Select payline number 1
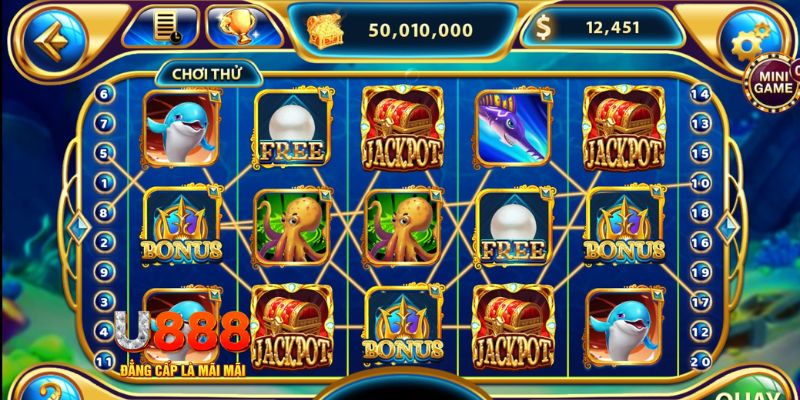The height and width of the screenshot is (400, 800). (103, 183)
